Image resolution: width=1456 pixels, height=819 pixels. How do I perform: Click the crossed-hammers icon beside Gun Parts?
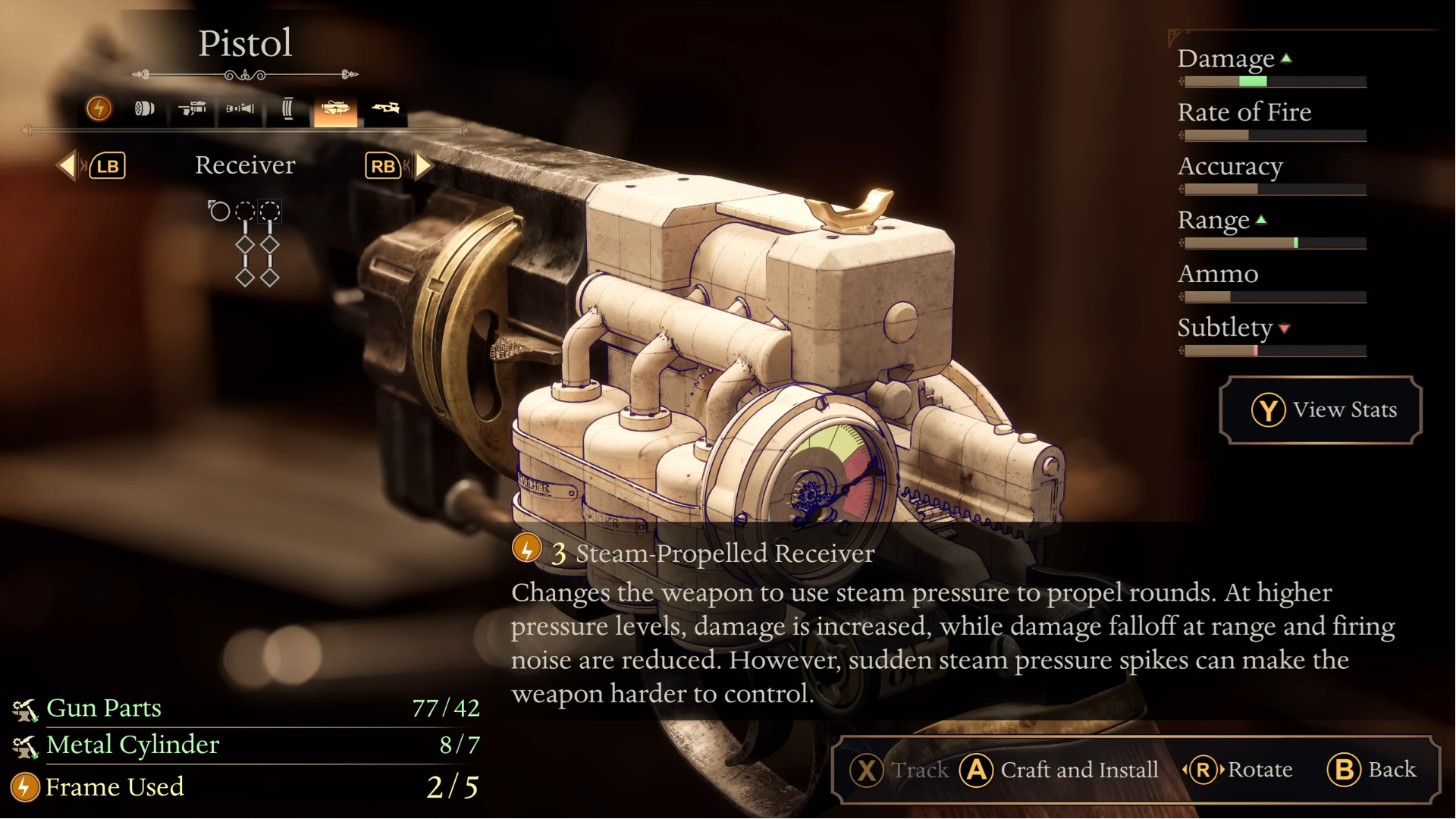(x=25, y=708)
